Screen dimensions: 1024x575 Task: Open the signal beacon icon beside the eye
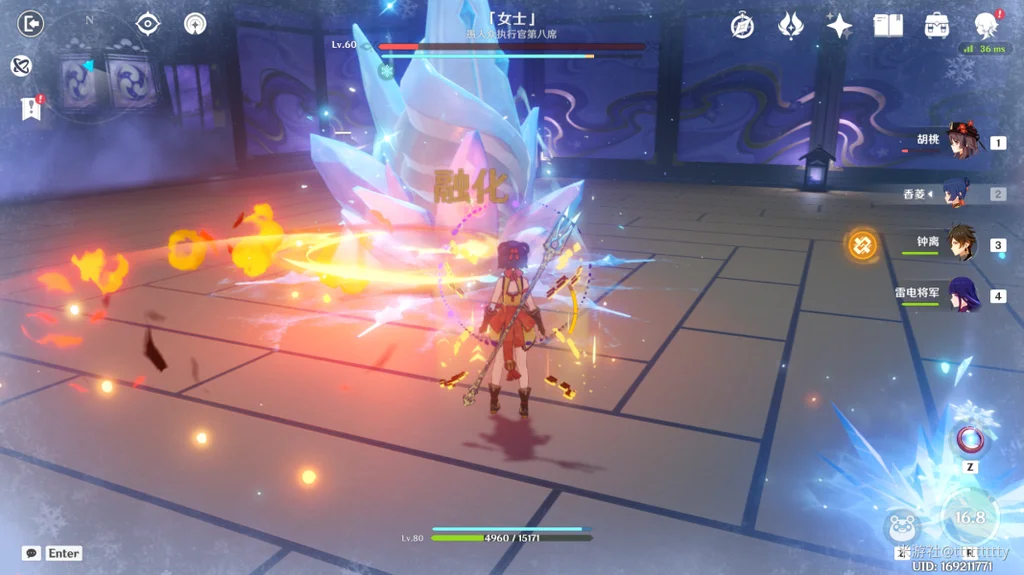coord(195,23)
